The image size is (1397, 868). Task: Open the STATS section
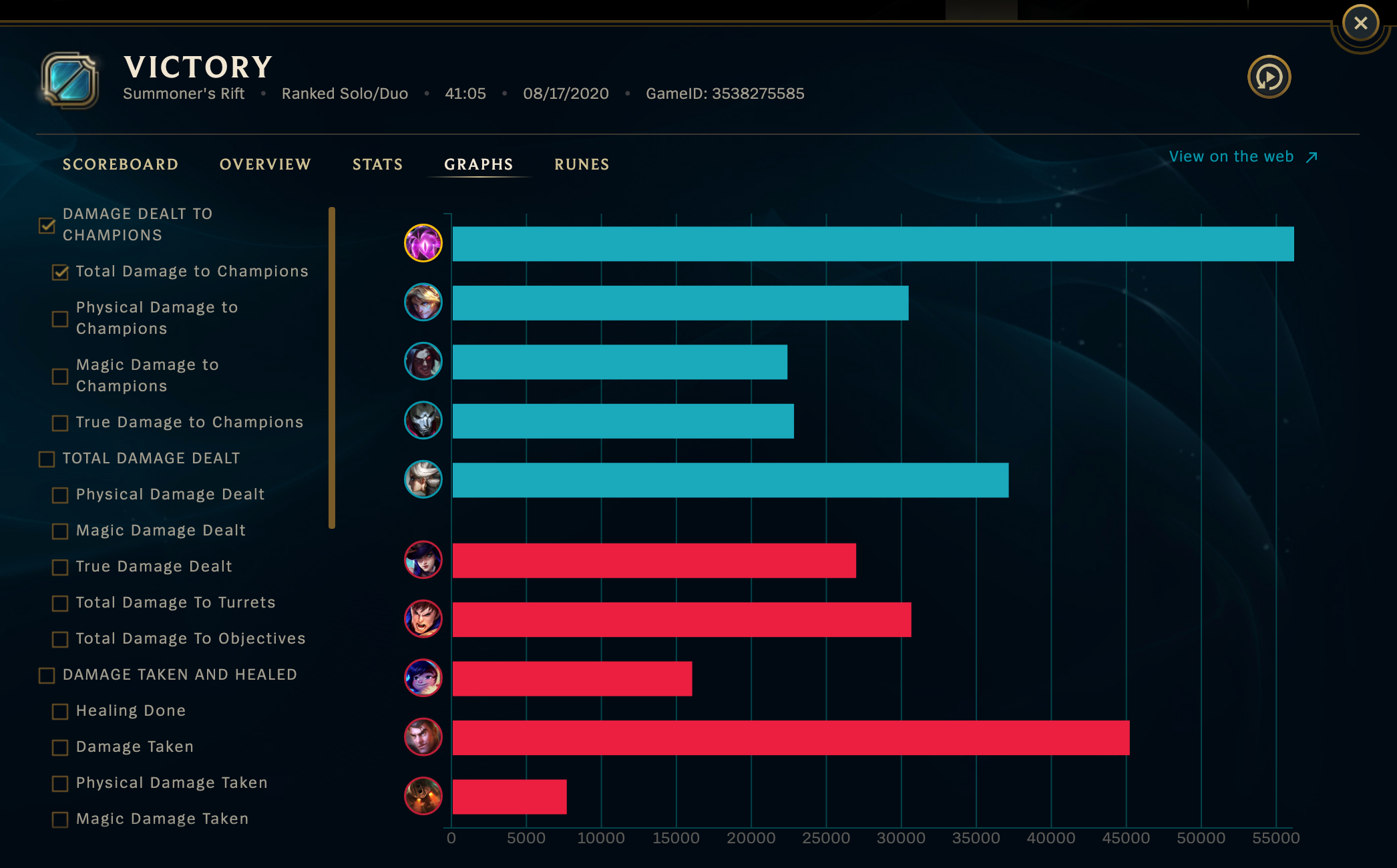[377, 164]
